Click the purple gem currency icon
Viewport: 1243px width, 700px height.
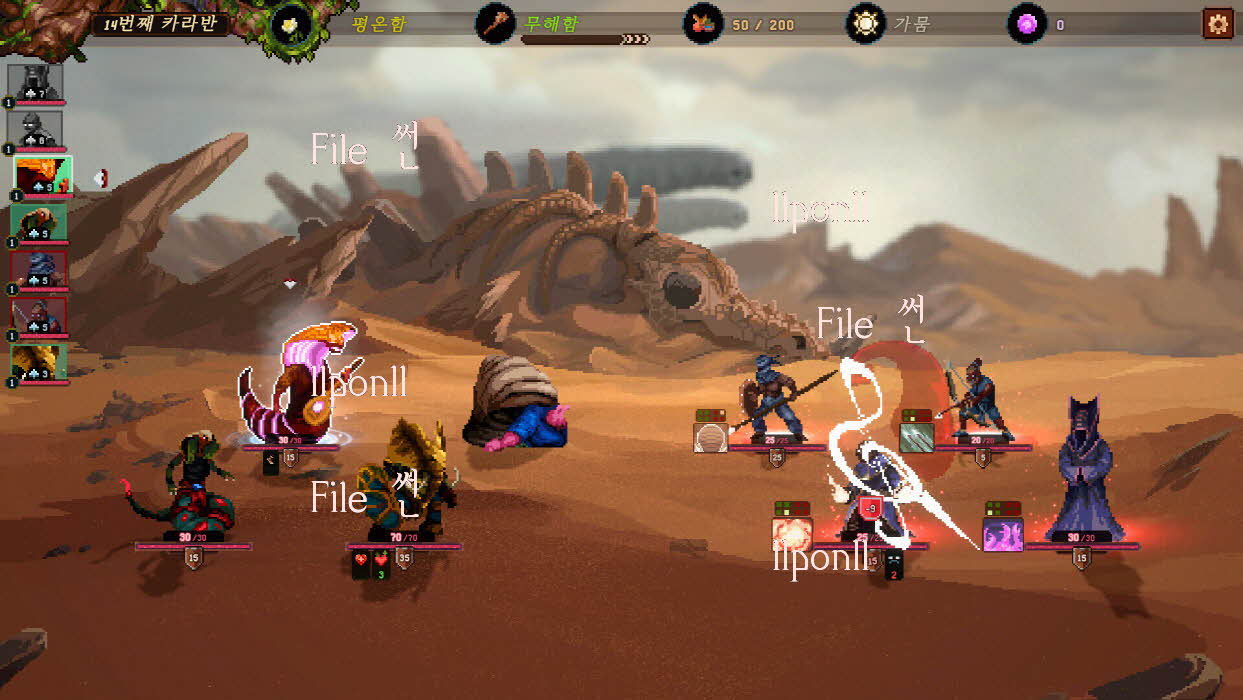[x=1026, y=23]
